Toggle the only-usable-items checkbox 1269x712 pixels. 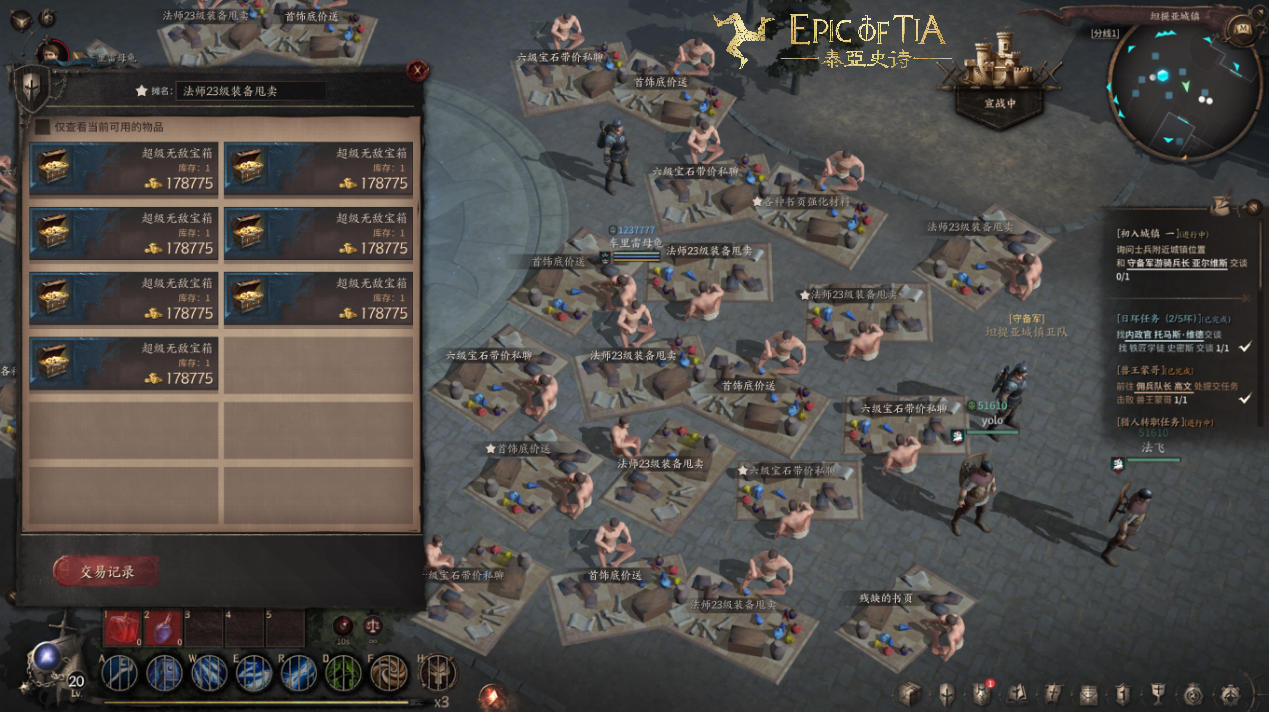[x=42, y=127]
